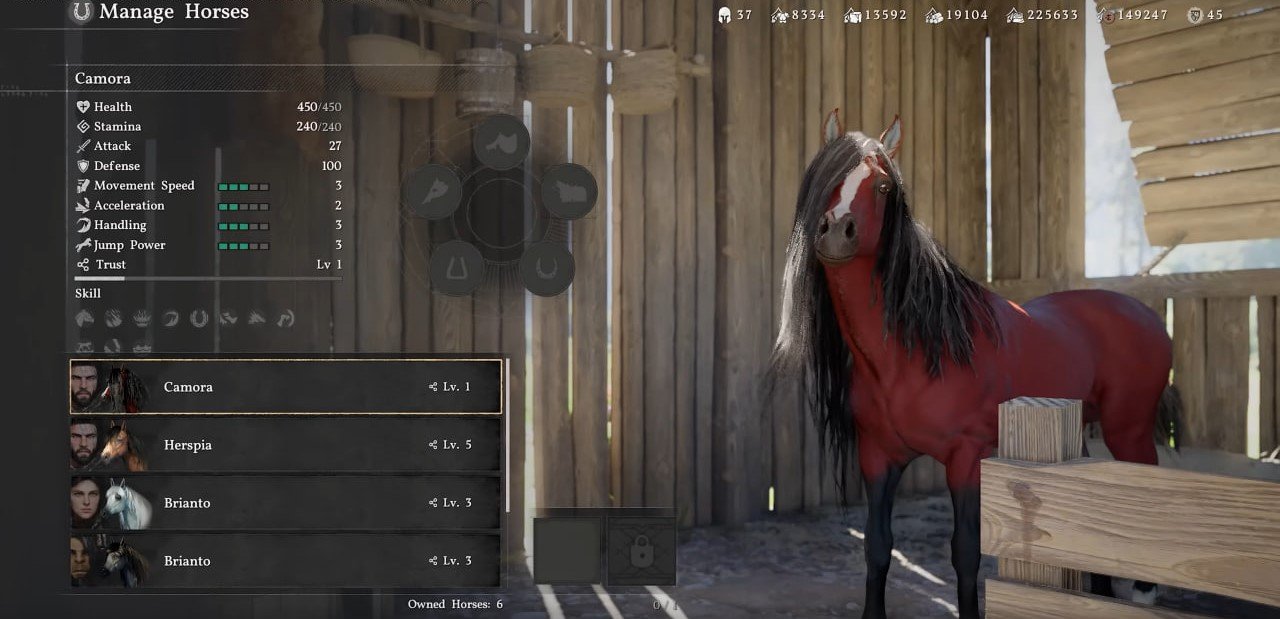Open the stirrup equipment slot
1280x619 pixels.
click(457, 267)
